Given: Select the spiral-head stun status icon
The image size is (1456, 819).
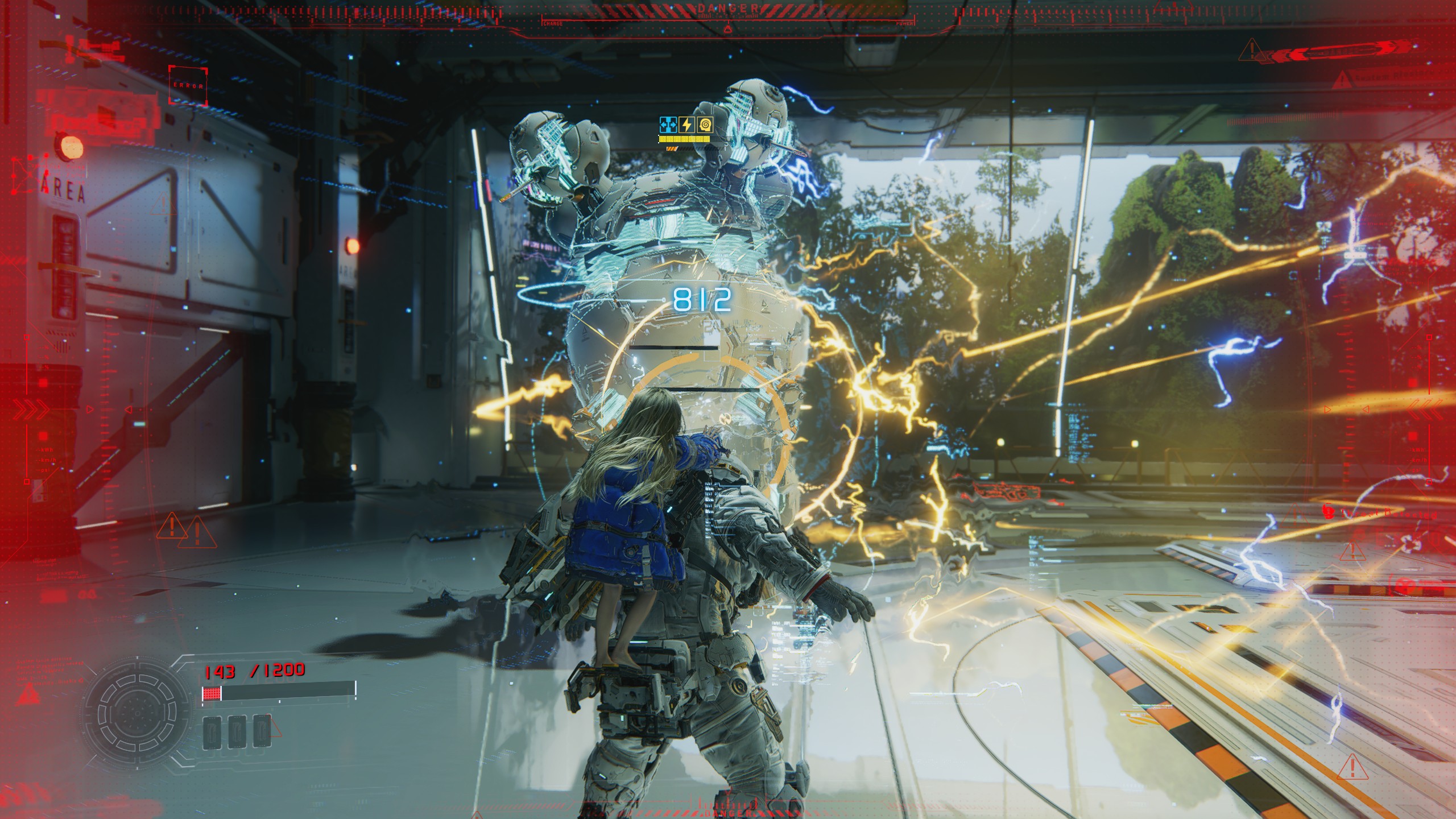Looking at the screenshot, I should coord(705,125).
